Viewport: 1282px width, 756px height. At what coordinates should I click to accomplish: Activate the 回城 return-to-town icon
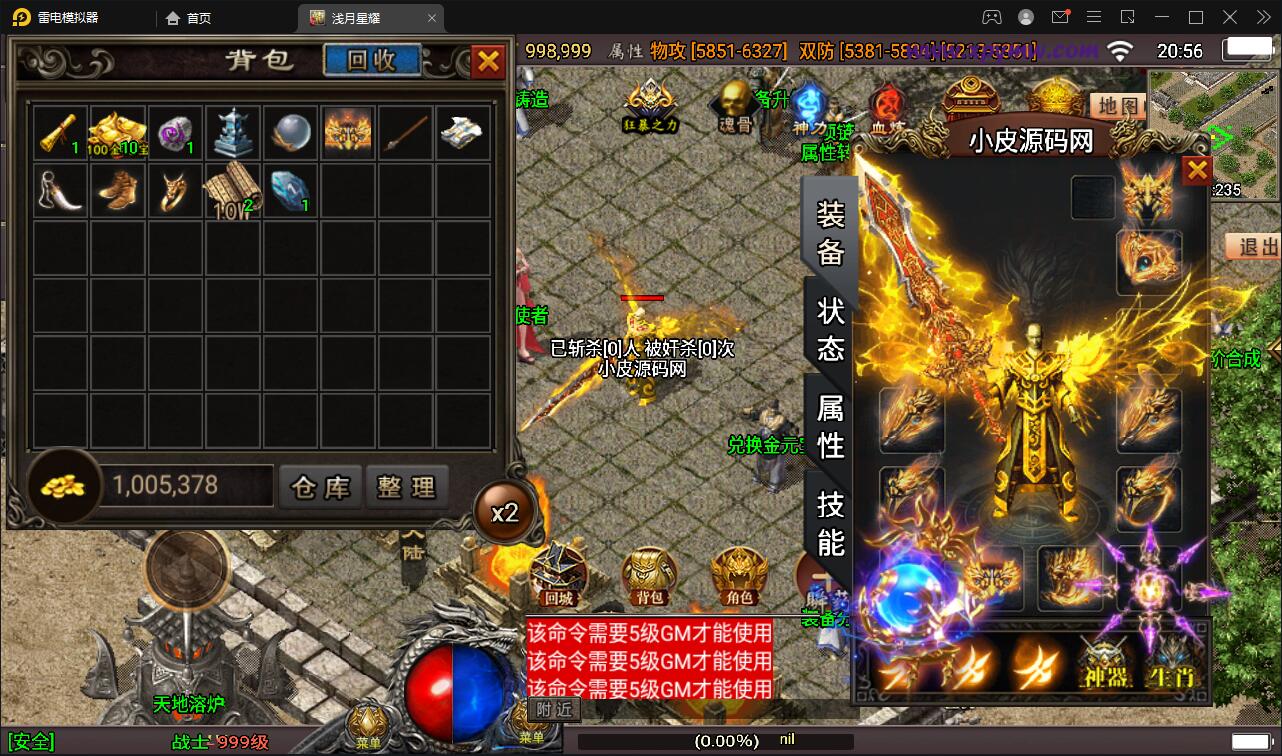558,577
